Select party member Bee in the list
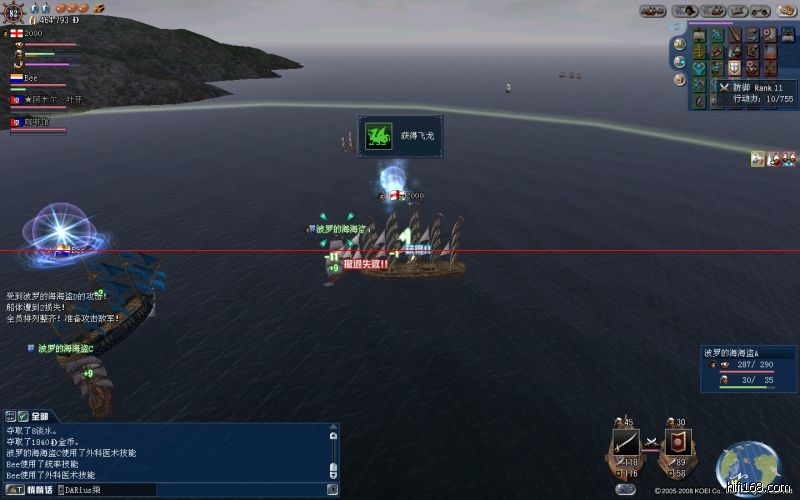 pos(30,78)
